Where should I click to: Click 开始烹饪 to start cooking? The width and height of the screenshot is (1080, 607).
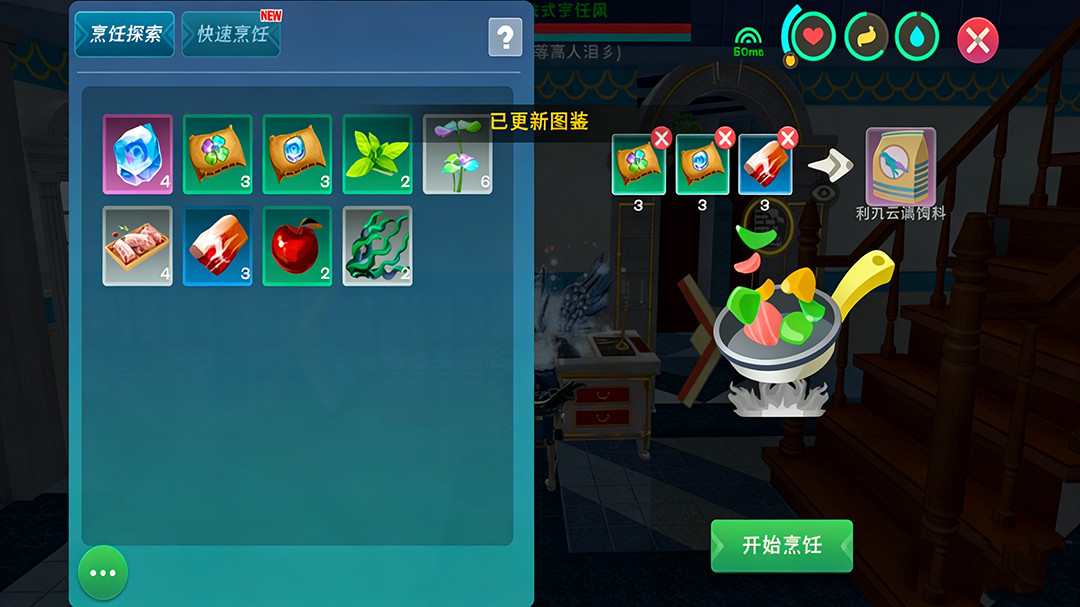[782, 545]
